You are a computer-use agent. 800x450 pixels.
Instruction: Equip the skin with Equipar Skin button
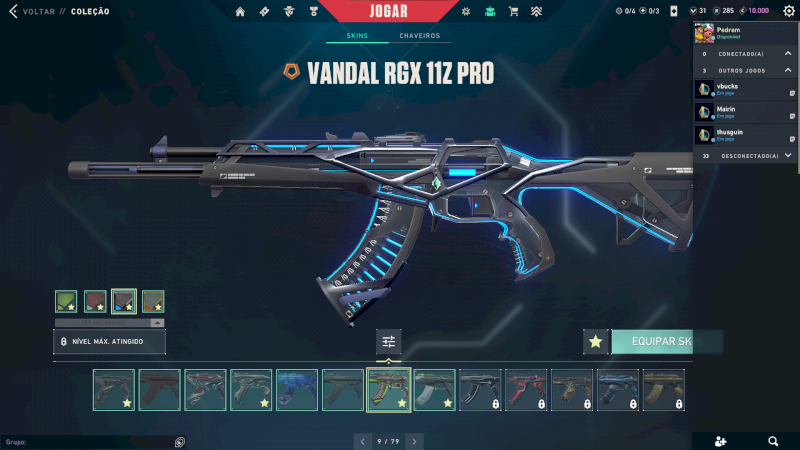[663, 342]
